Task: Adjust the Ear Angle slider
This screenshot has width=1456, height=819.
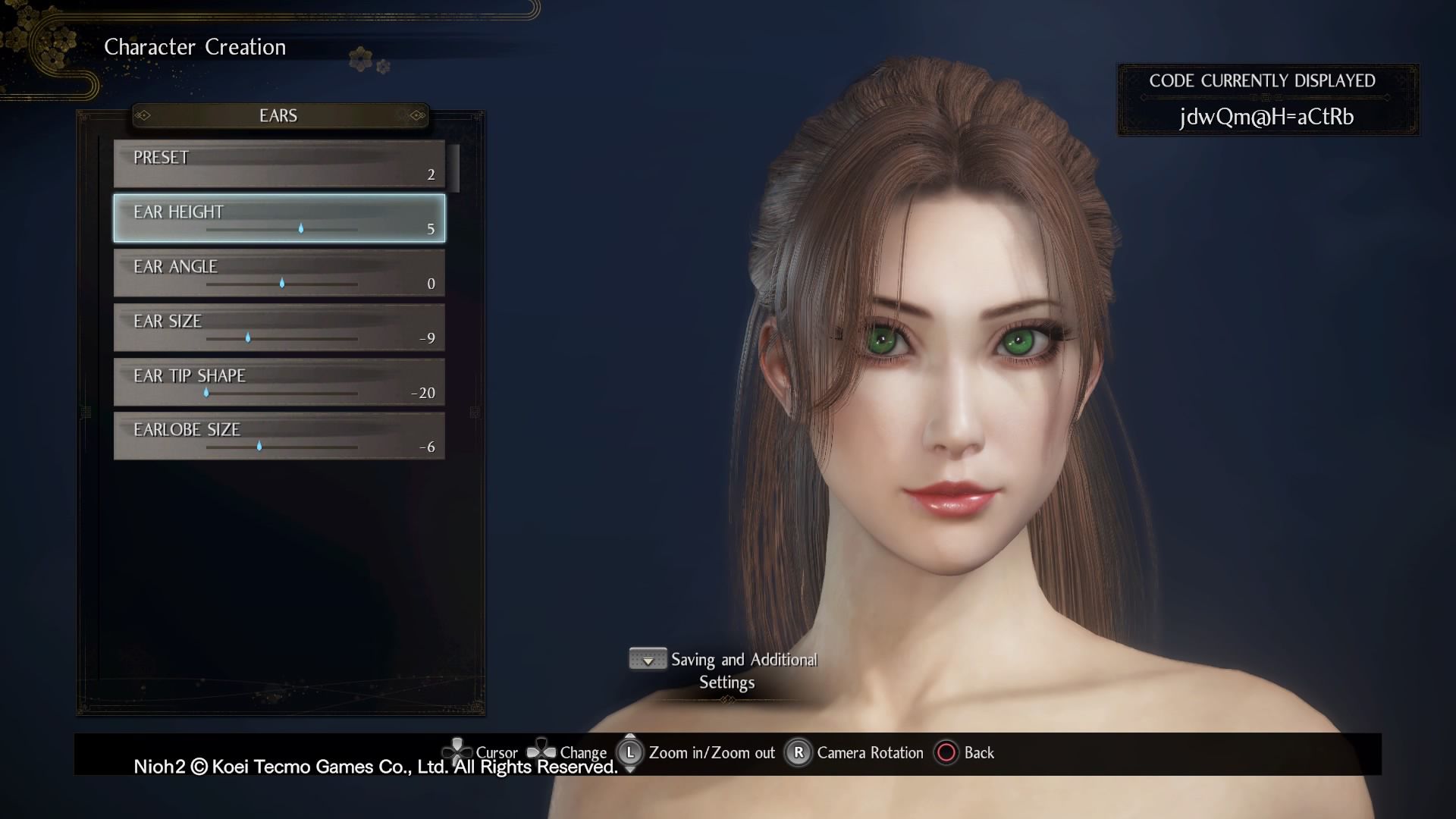Action: pyautogui.click(x=282, y=283)
